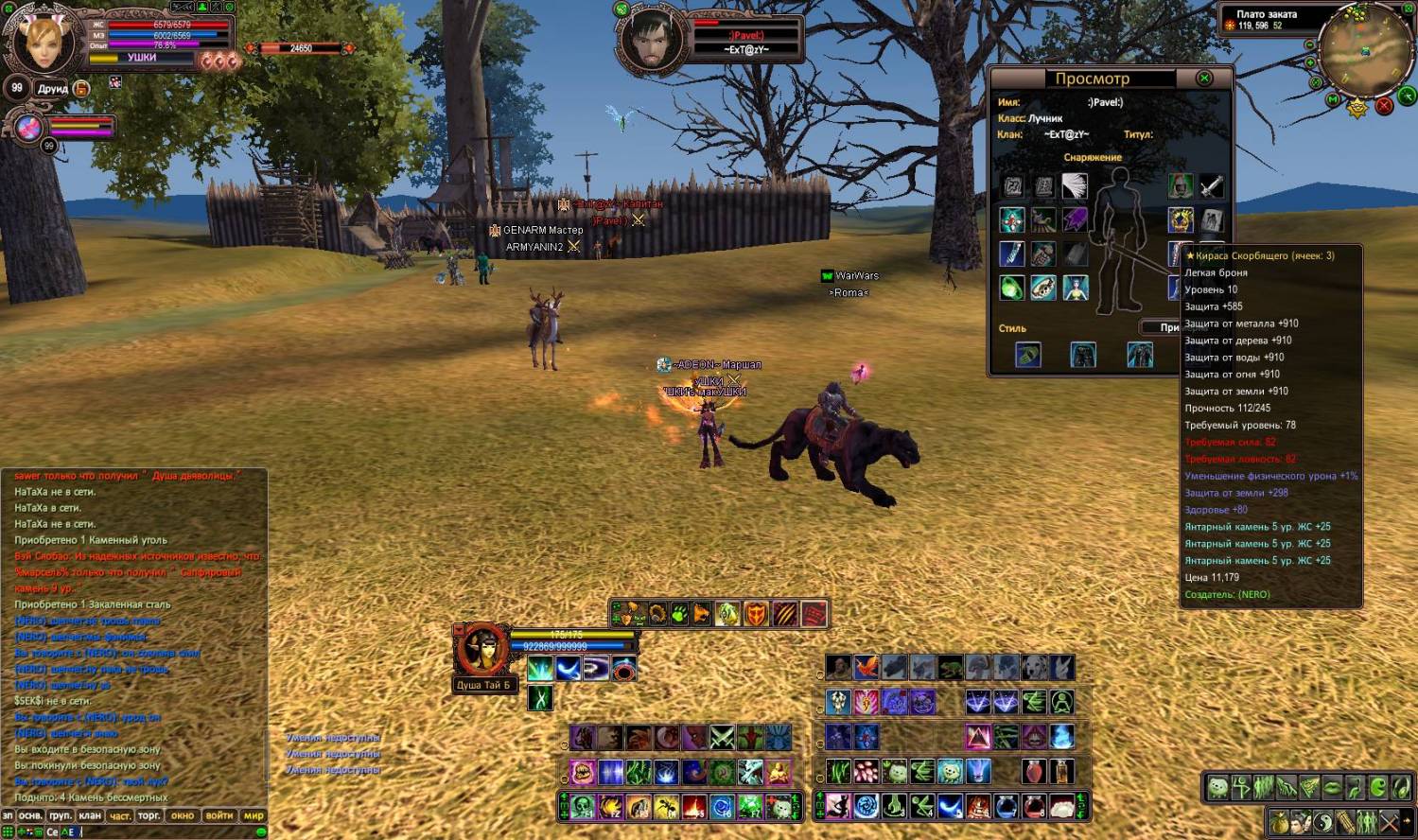Select the hooded helmet equipment slot
The image size is (1418, 840).
tap(1180, 186)
